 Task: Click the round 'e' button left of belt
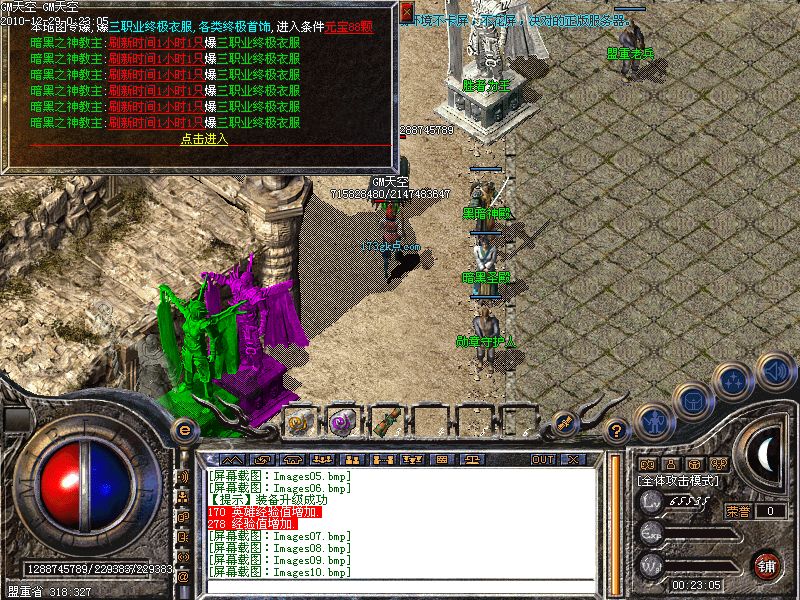(183, 430)
